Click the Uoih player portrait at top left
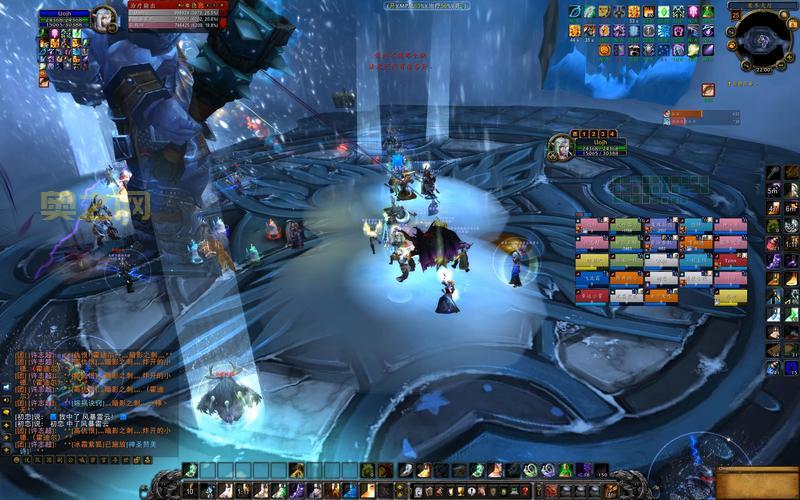This screenshot has width=800, height=500. point(104,17)
